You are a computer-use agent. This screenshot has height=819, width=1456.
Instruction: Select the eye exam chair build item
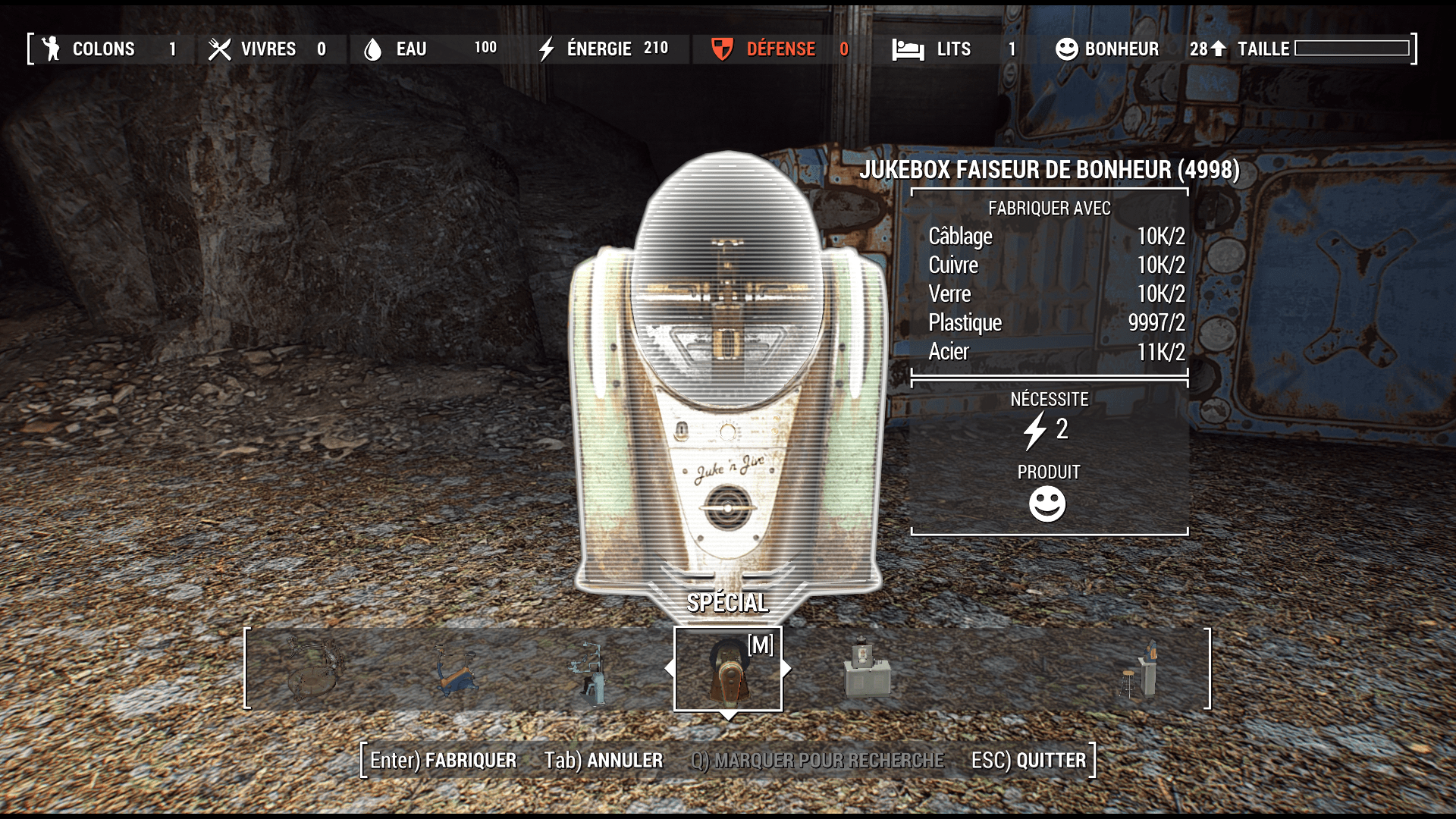pos(591,671)
